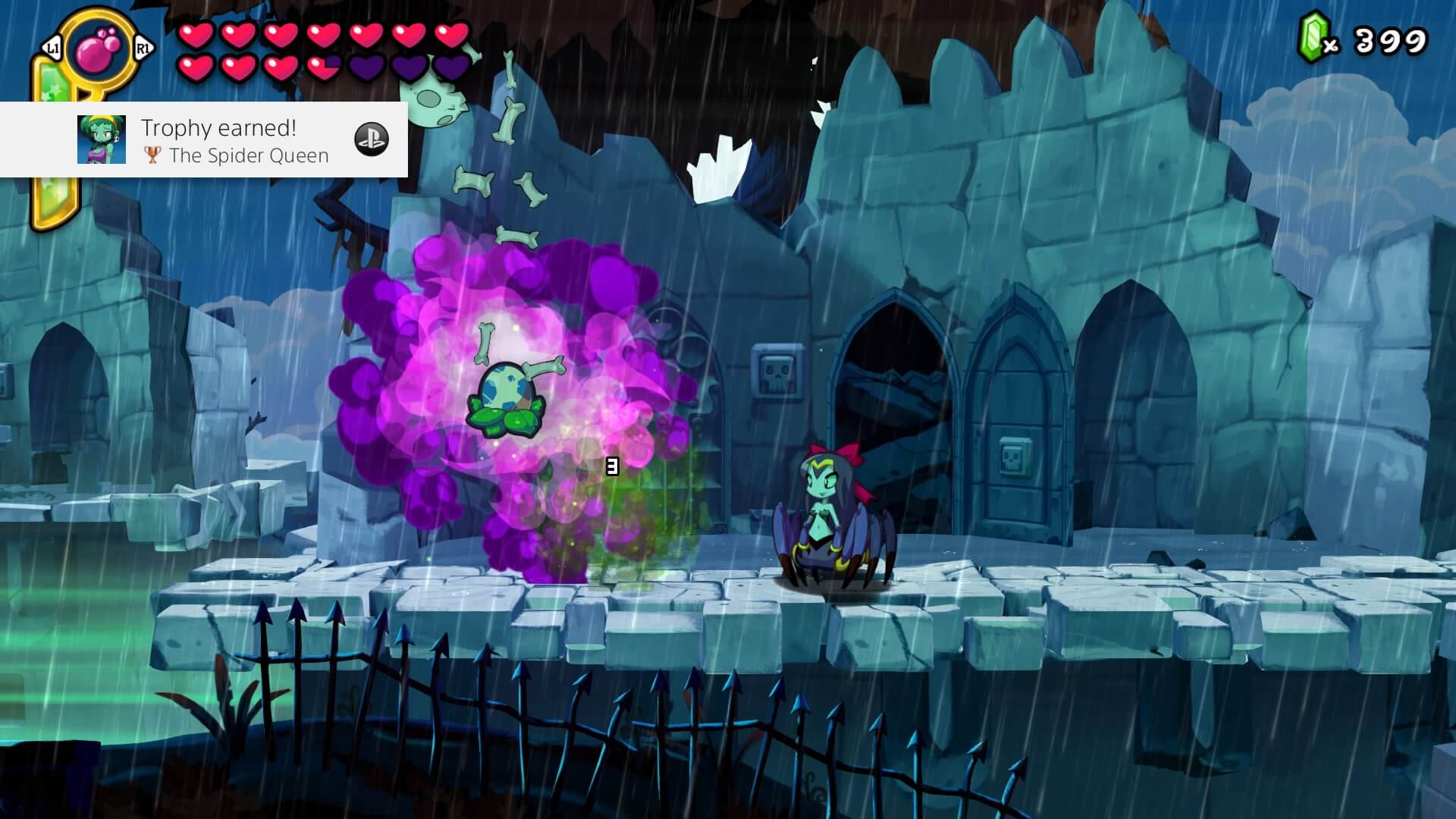This screenshot has height=819, width=1456.
Task: Click the PlayStation logo on the notification
Action: [372, 140]
